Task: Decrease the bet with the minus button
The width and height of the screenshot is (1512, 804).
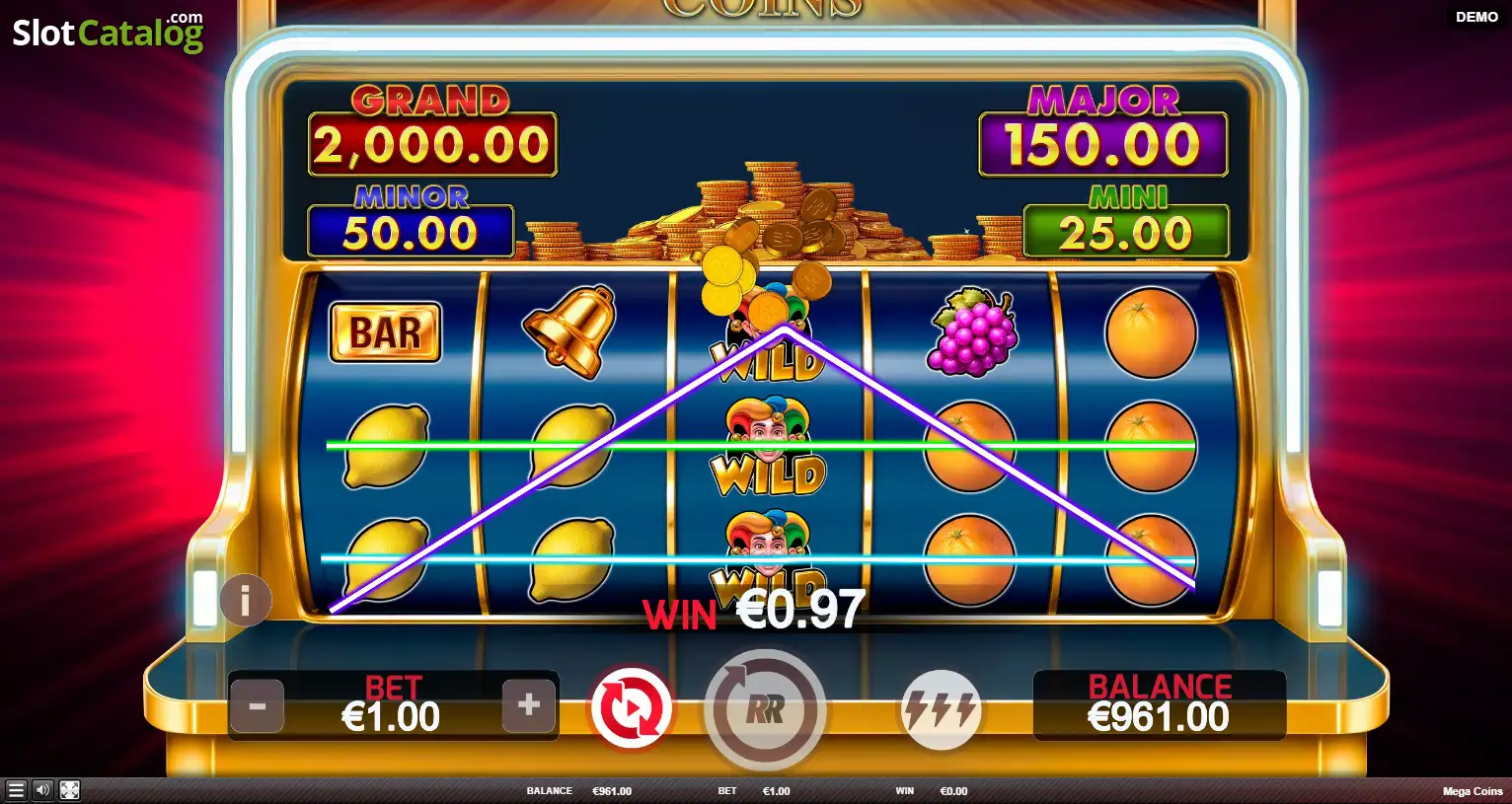Action: click(x=257, y=706)
